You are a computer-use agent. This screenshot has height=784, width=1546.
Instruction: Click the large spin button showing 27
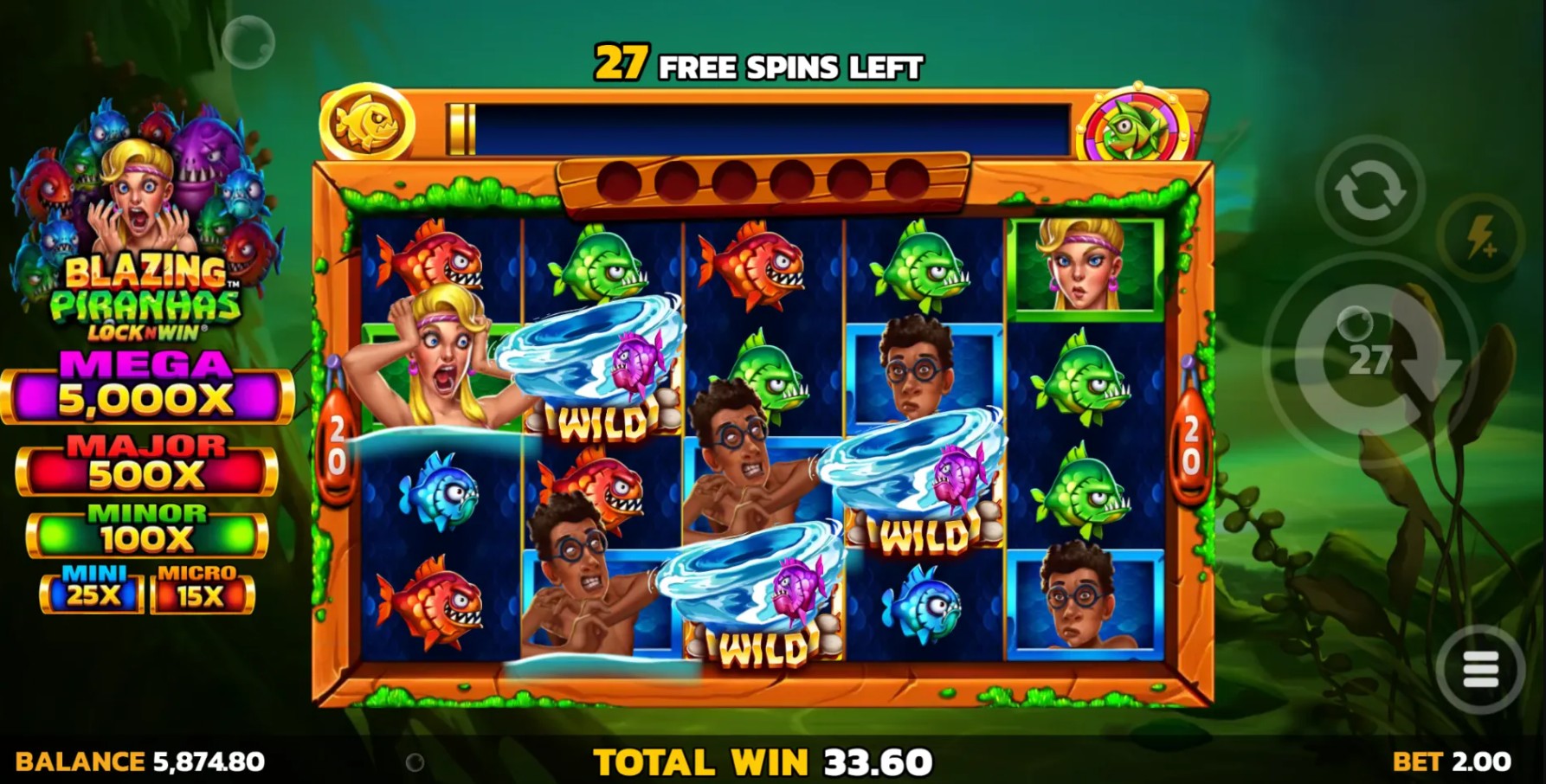pyautogui.click(x=1369, y=358)
